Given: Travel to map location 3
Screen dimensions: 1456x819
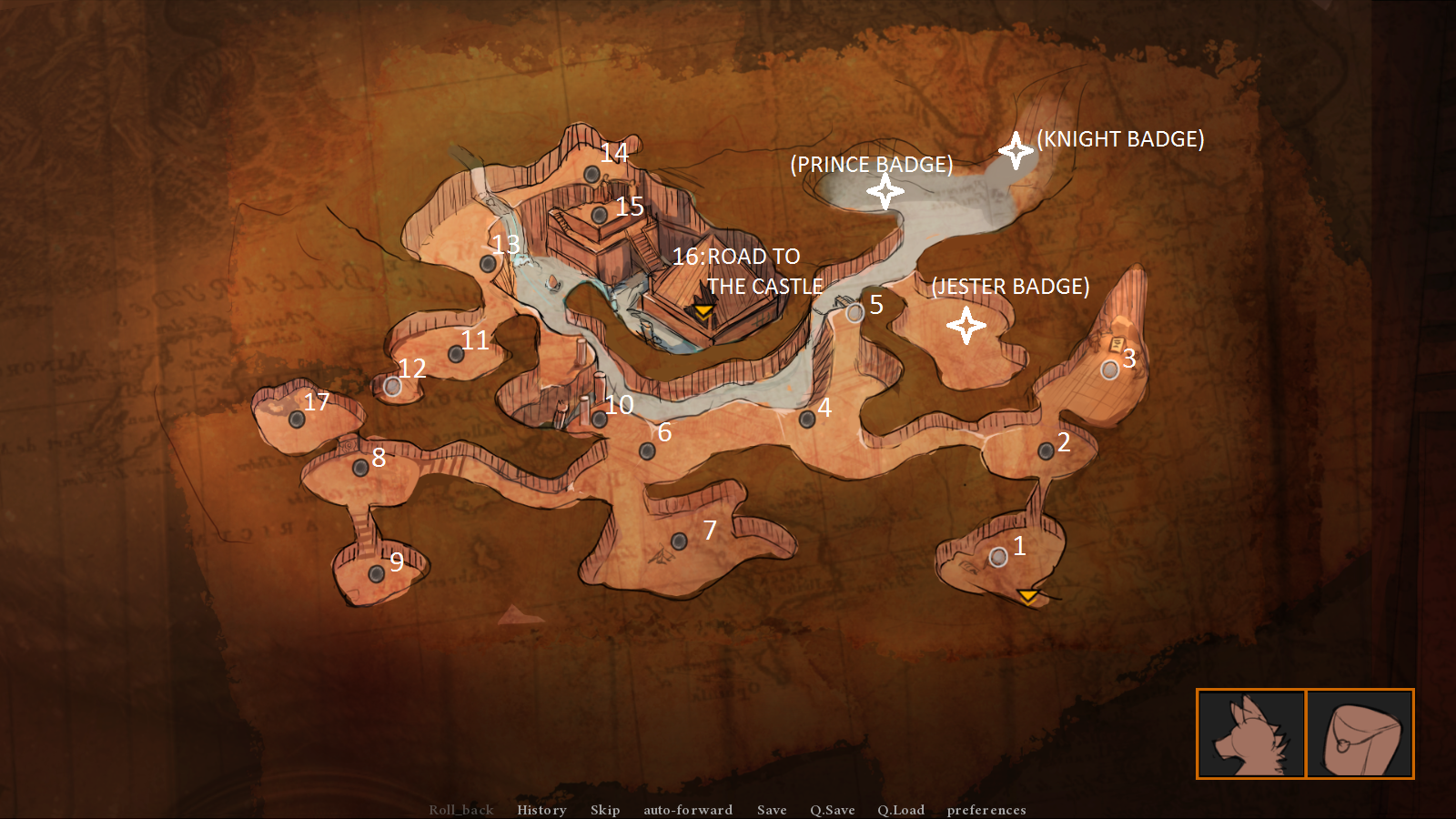Looking at the screenshot, I should pyautogui.click(x=1109, y=370).
